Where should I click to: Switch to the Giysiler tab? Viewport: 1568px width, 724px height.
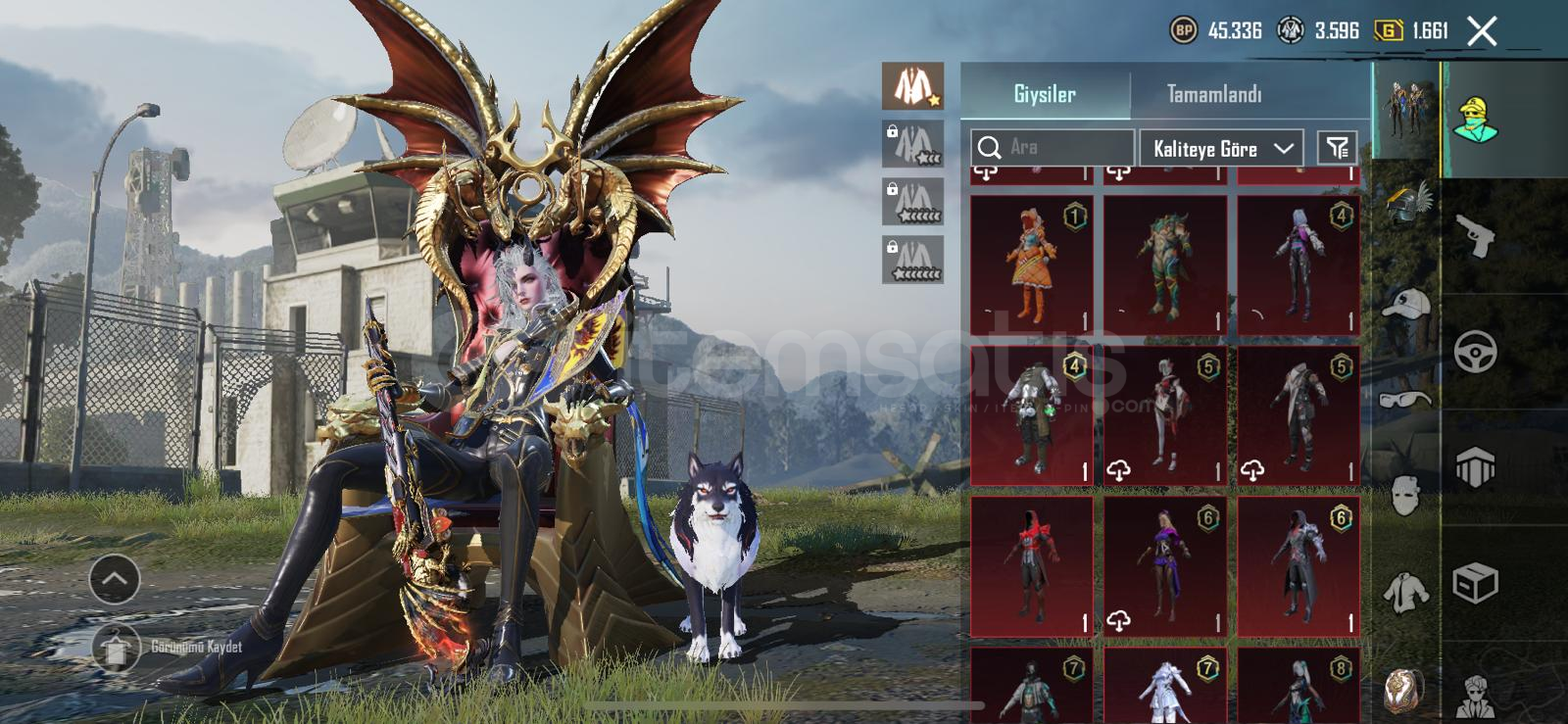(1045, 94)
